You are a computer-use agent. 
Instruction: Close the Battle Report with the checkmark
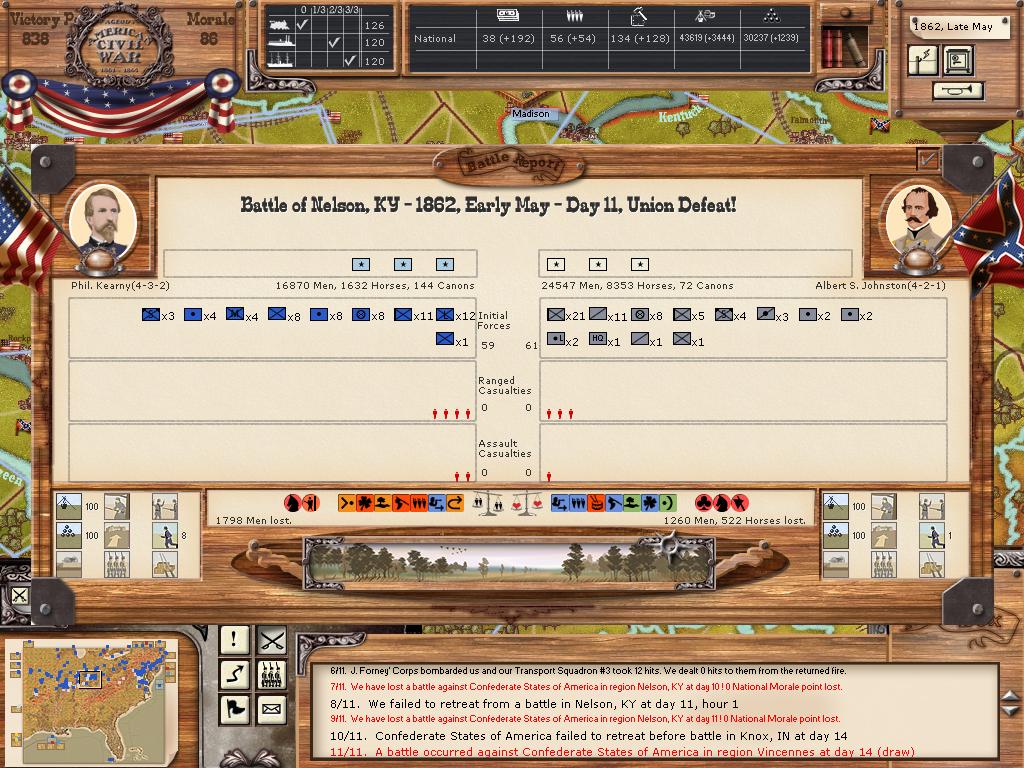pyautogui.click(x=928, y=158)
